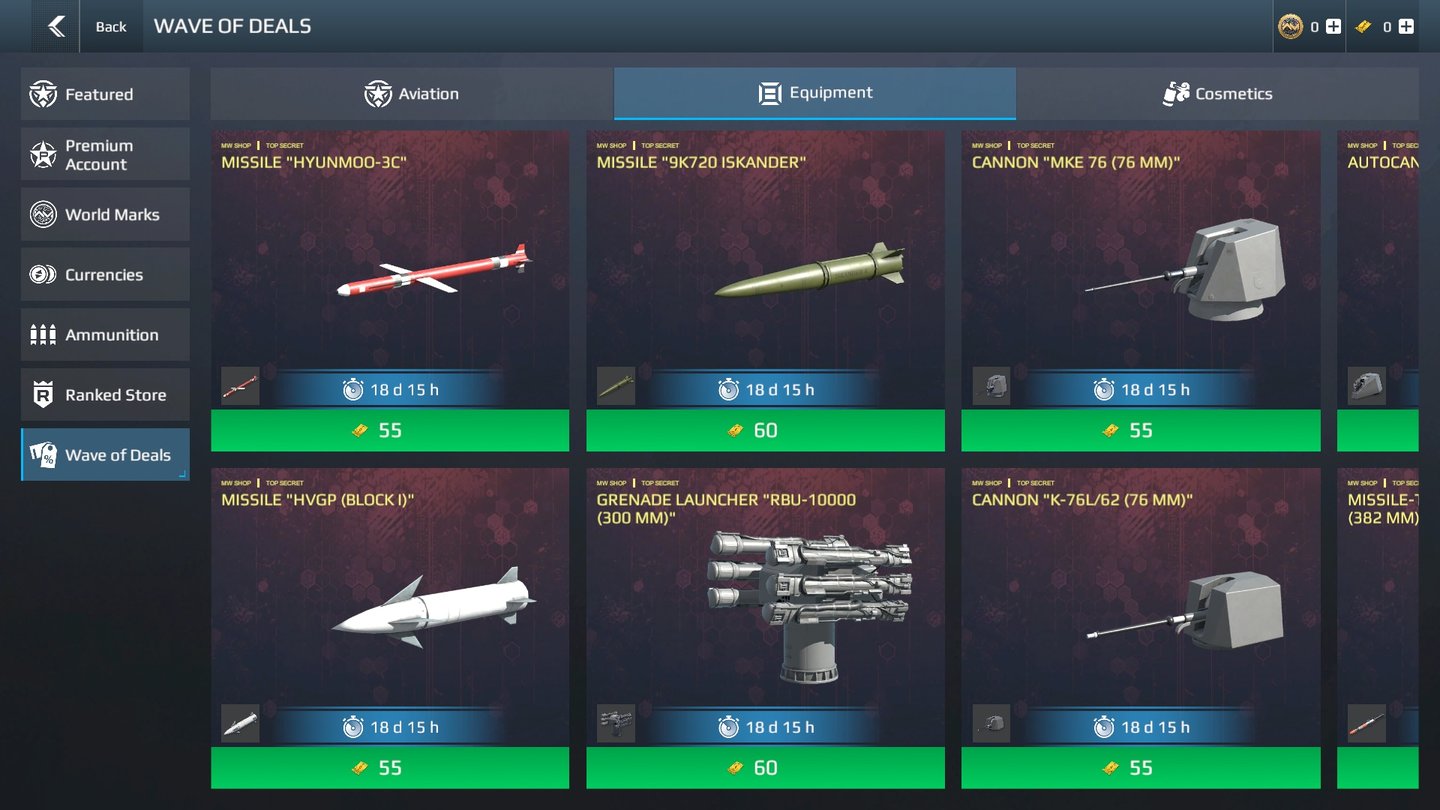Open the Currencies coin icon in sidebar
The width and height of the screenshot is (1440, 810).
(x=40, y=274)
